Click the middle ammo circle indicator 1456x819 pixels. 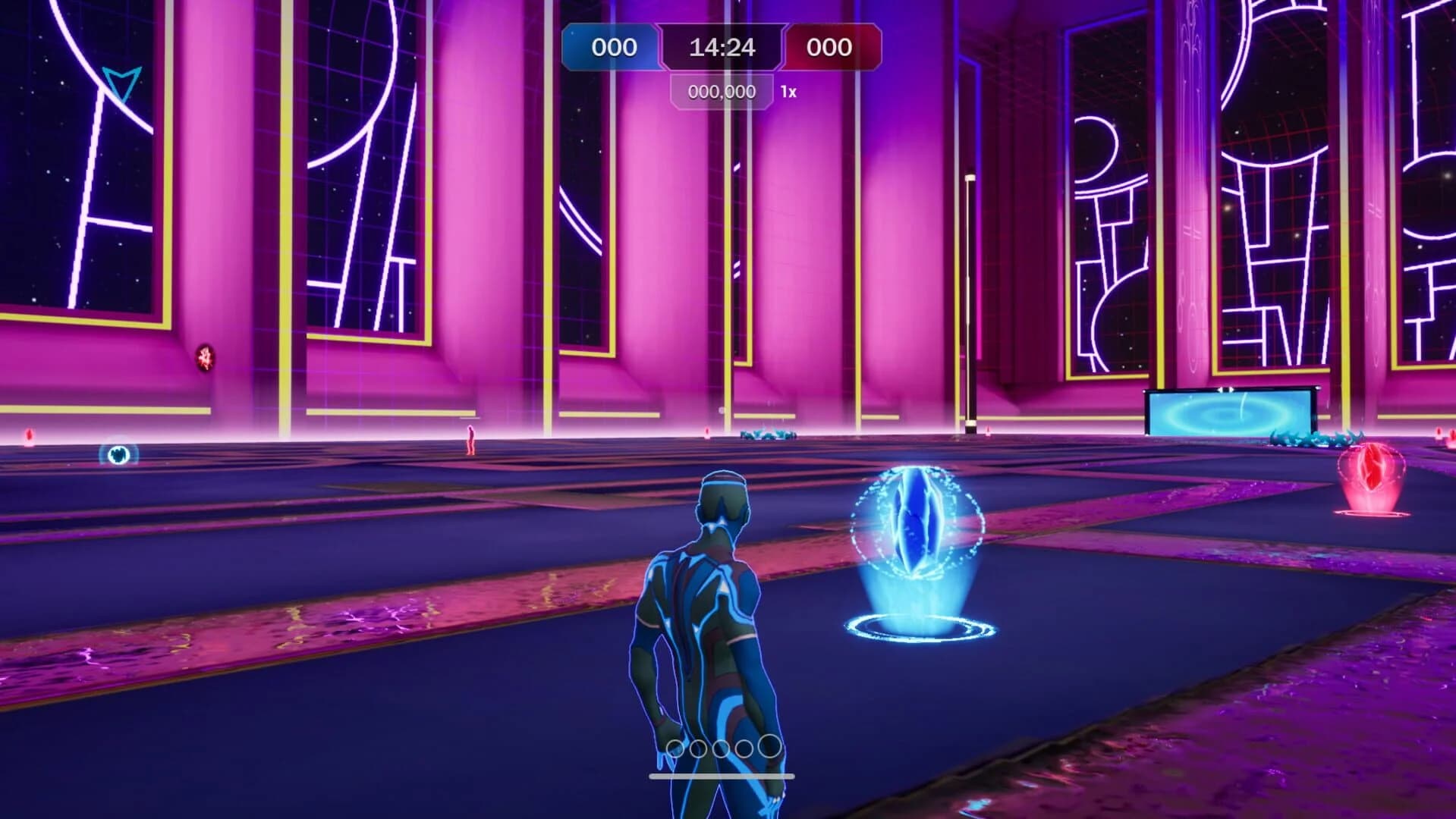[719, 747]
